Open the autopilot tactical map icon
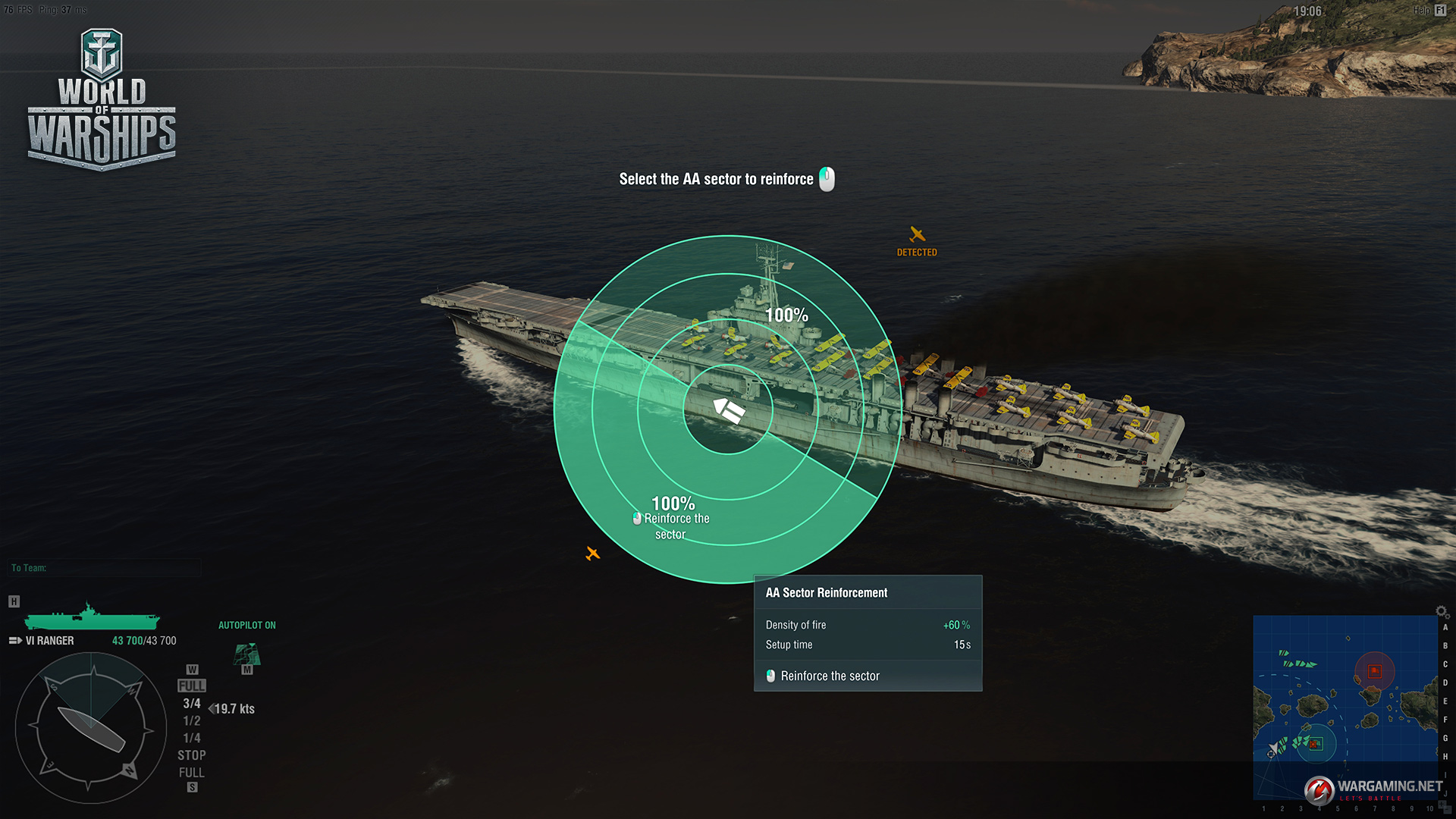This screenshot has width=1456, height=819. click(247, 654)
